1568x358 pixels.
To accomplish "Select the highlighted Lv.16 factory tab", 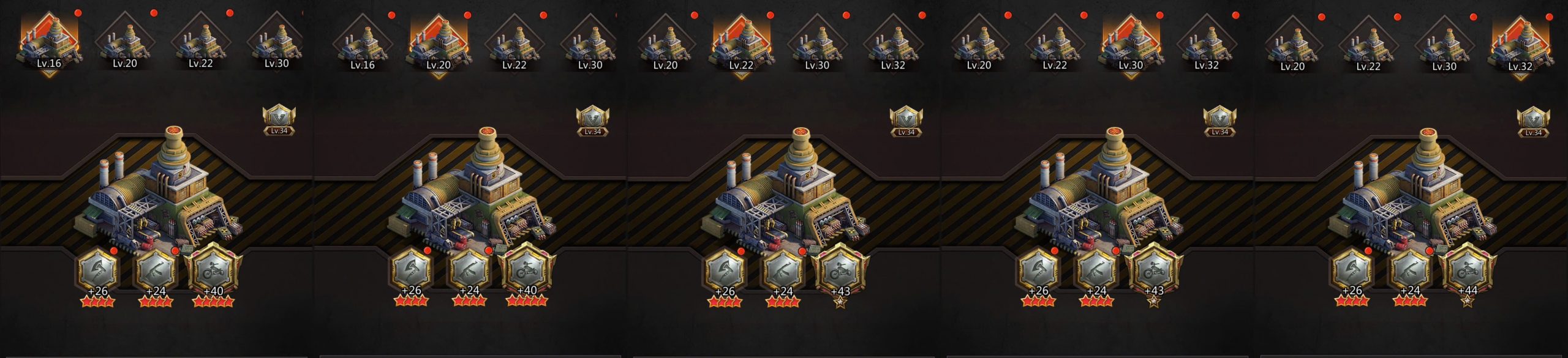I will pos(49,44).
